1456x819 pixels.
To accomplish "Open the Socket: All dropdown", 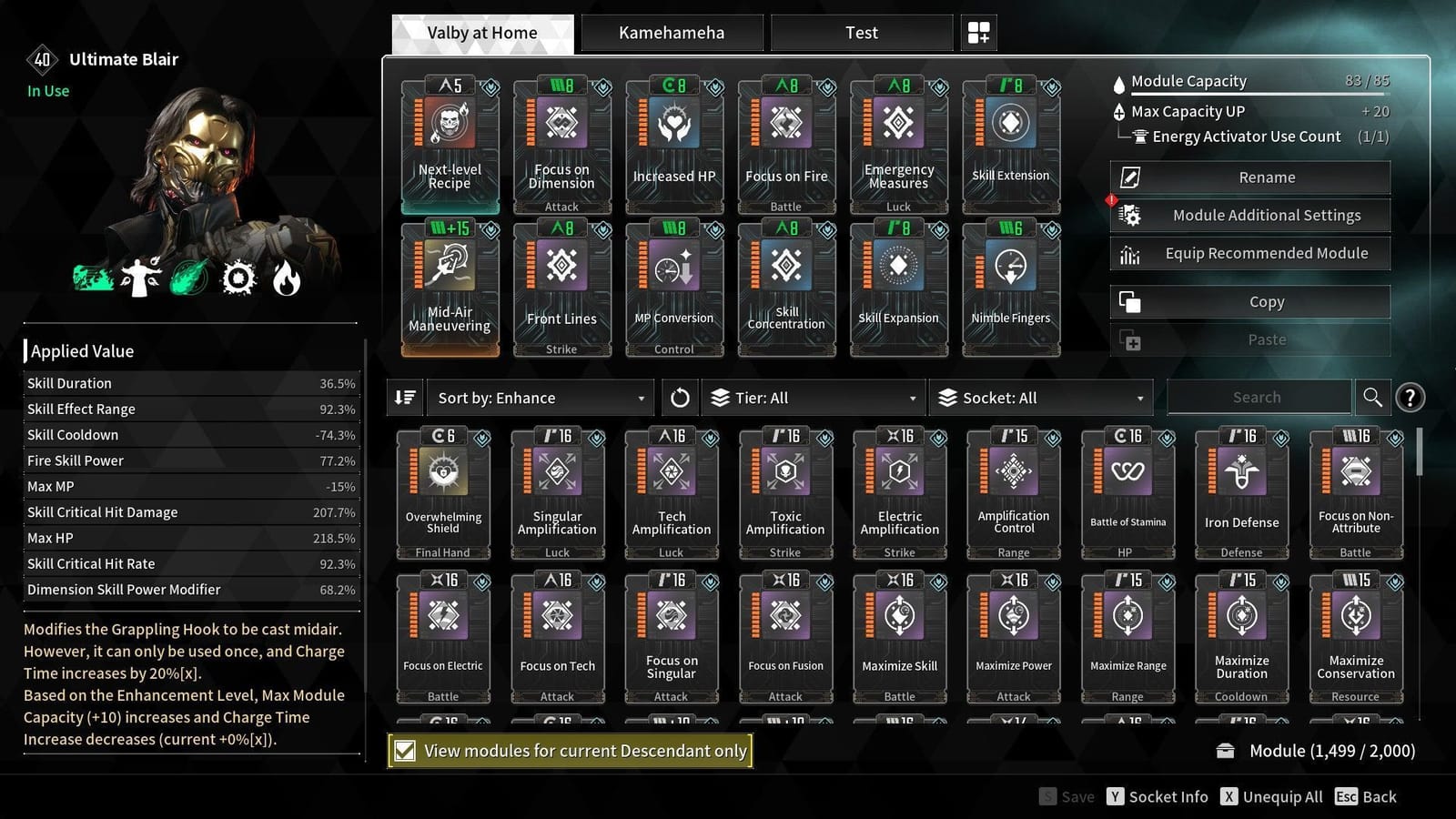I will coord(1040,398).
